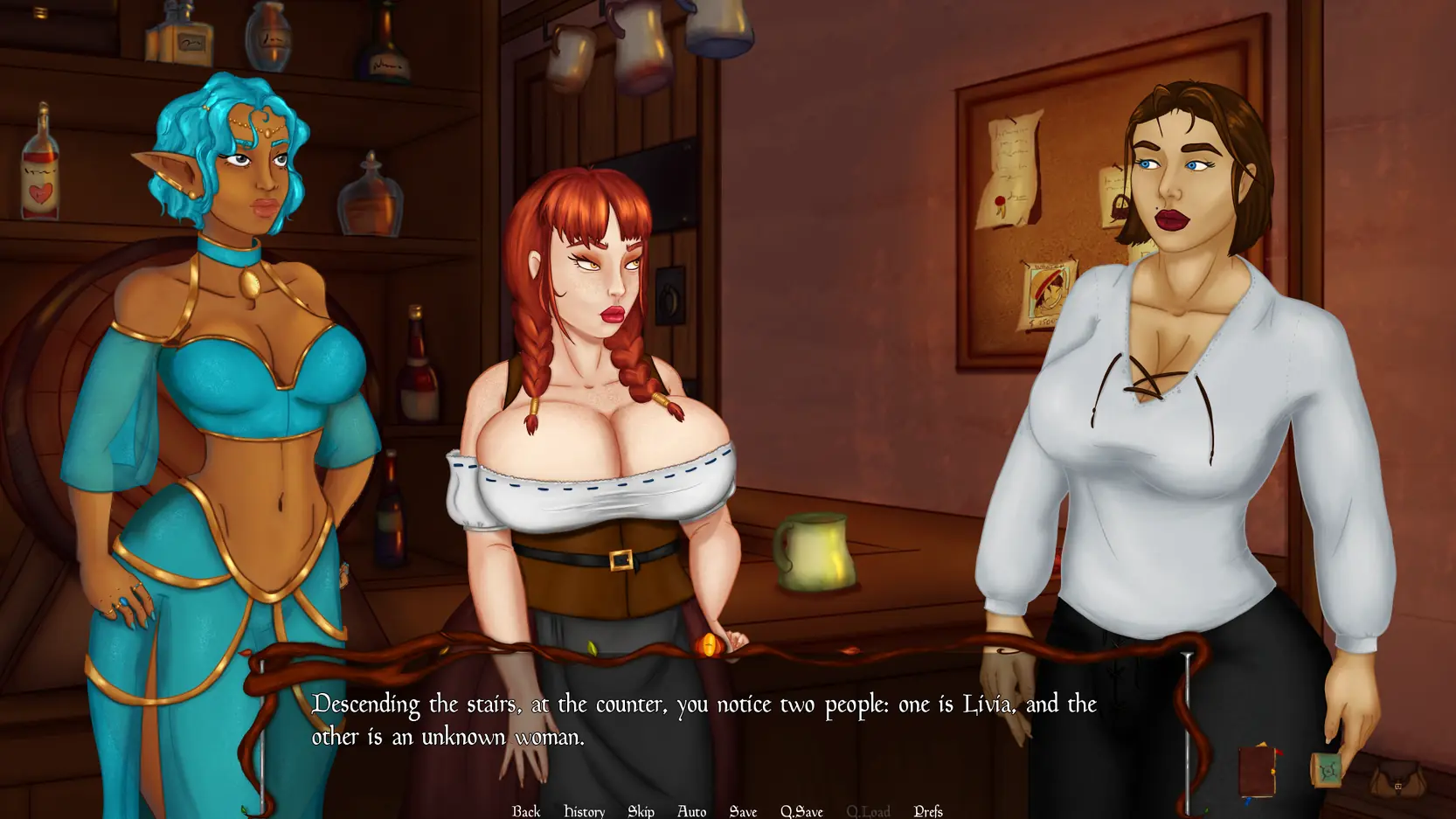Image resolution: width=1456 pixels, height=819 pixels.
Task: Go back one dialogue line with Back
Action: click(x=526, y=810)
